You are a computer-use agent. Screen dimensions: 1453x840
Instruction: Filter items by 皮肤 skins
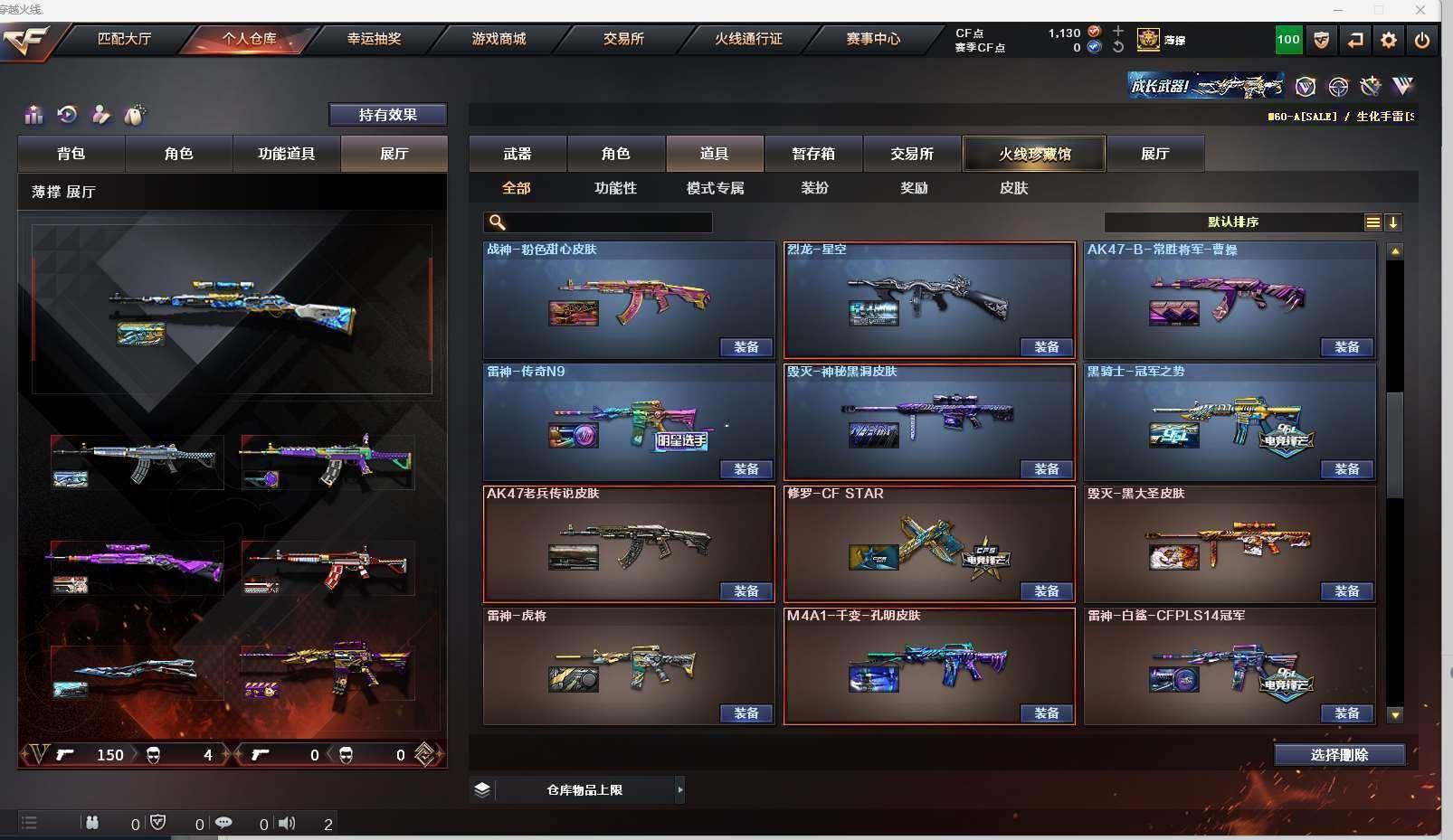pos(1013,188)
